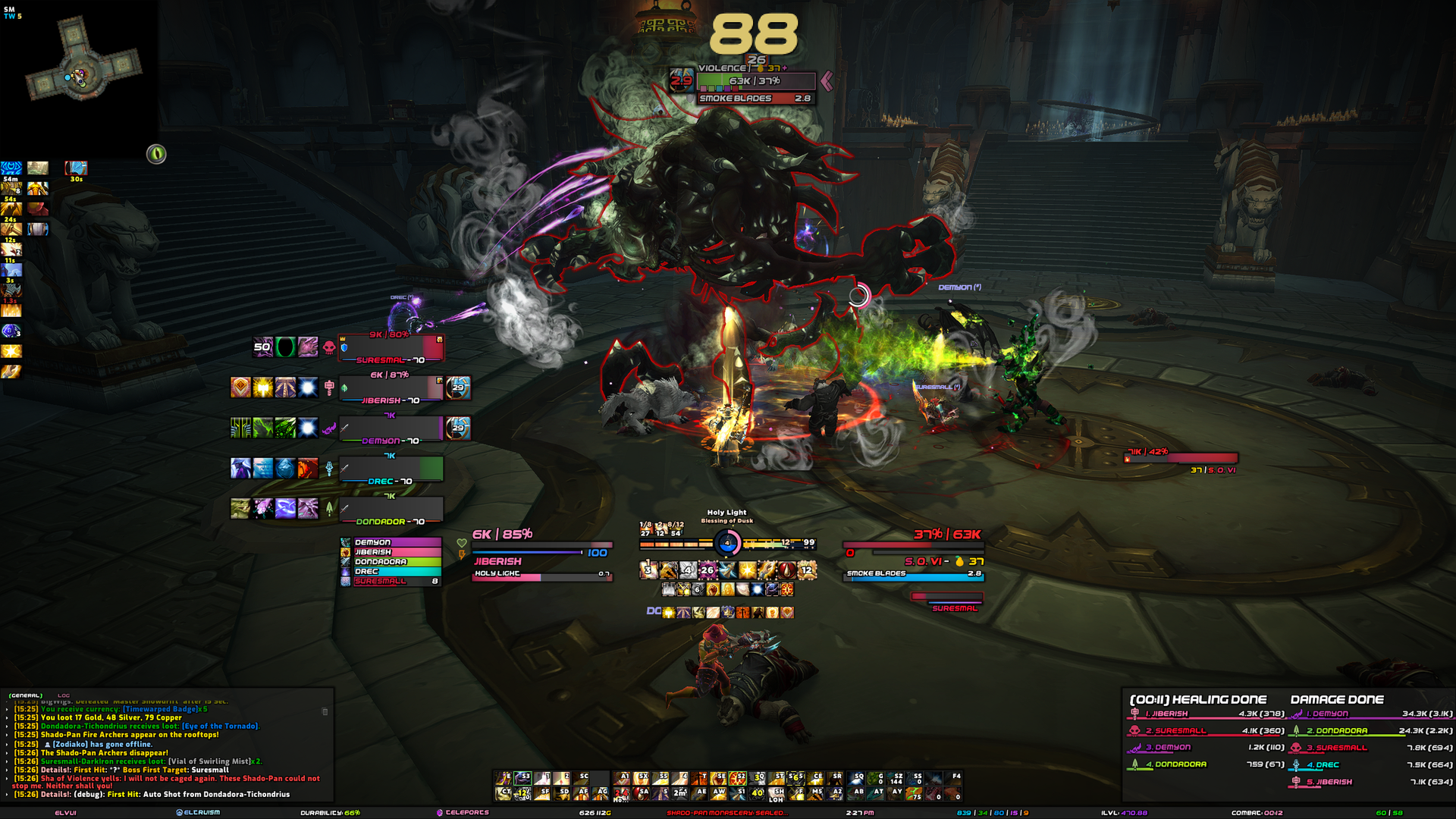Image resolution: width=1456 pixels, height=819 pixels.
Task: Open the Eye of the Tornado loot link
Action: [220, 726]
